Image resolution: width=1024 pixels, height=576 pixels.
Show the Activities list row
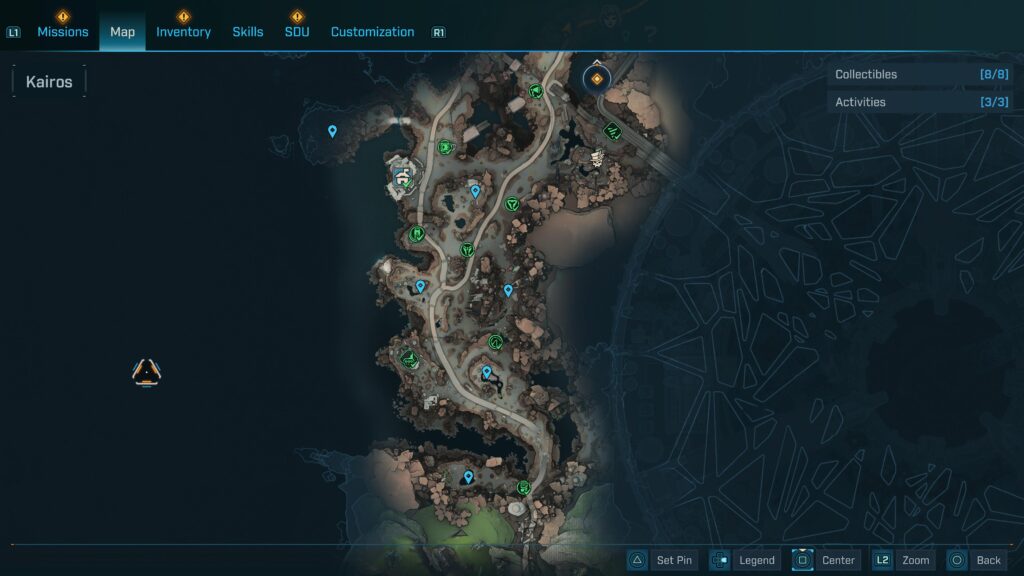click(x=920, y=102)
